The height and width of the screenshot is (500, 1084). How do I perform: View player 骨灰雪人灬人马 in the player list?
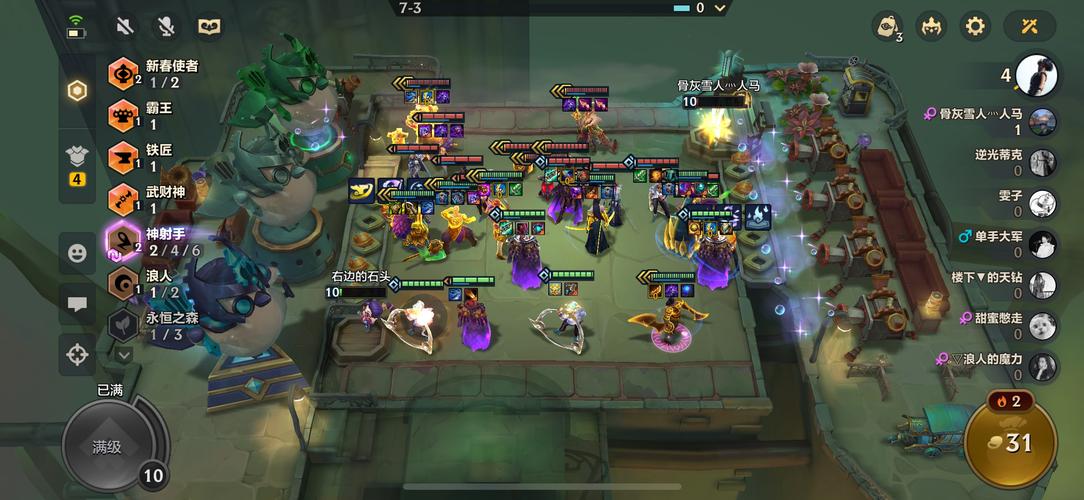point(990,121)
